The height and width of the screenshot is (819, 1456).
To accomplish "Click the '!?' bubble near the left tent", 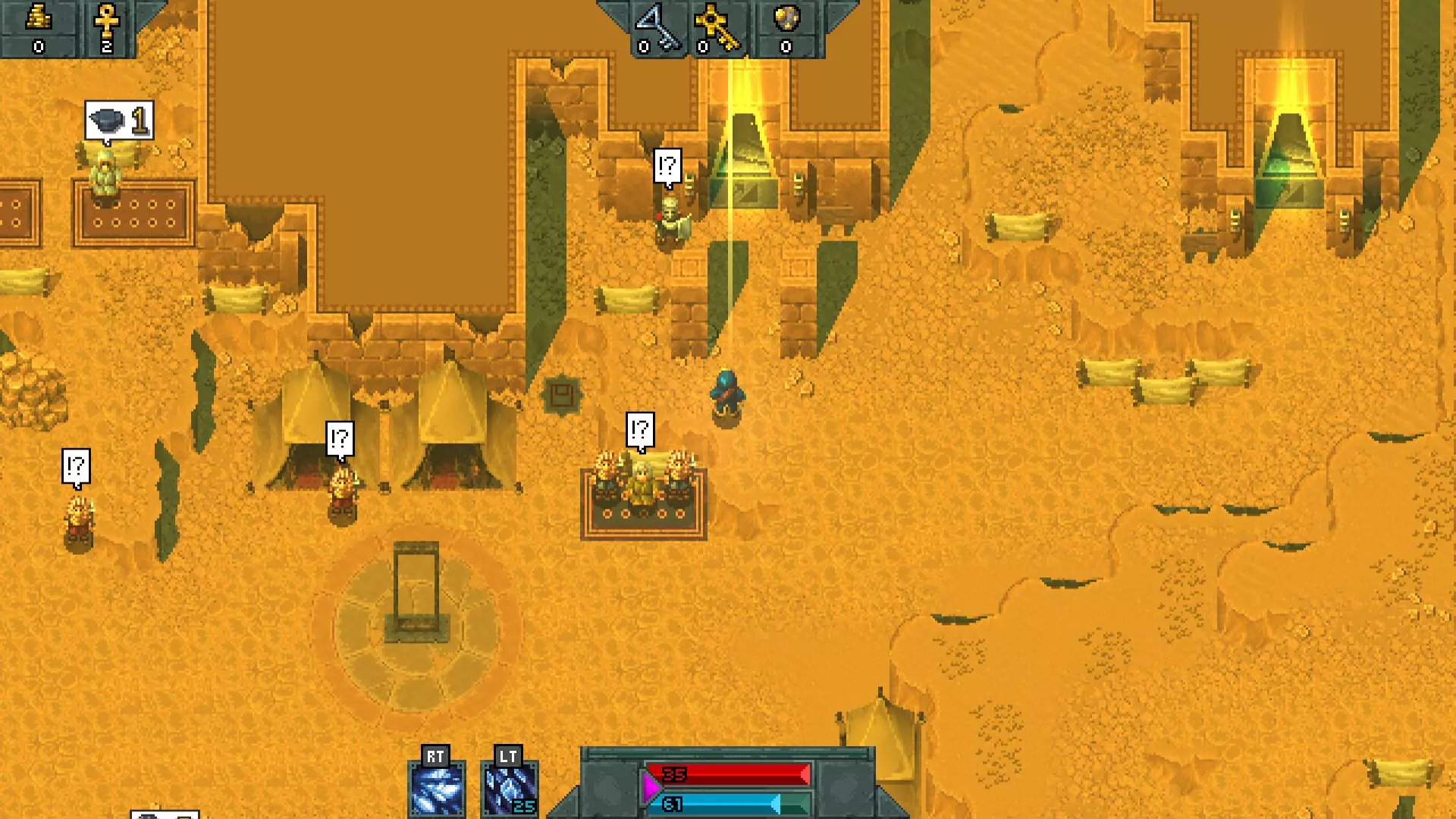I will [339, 438].
